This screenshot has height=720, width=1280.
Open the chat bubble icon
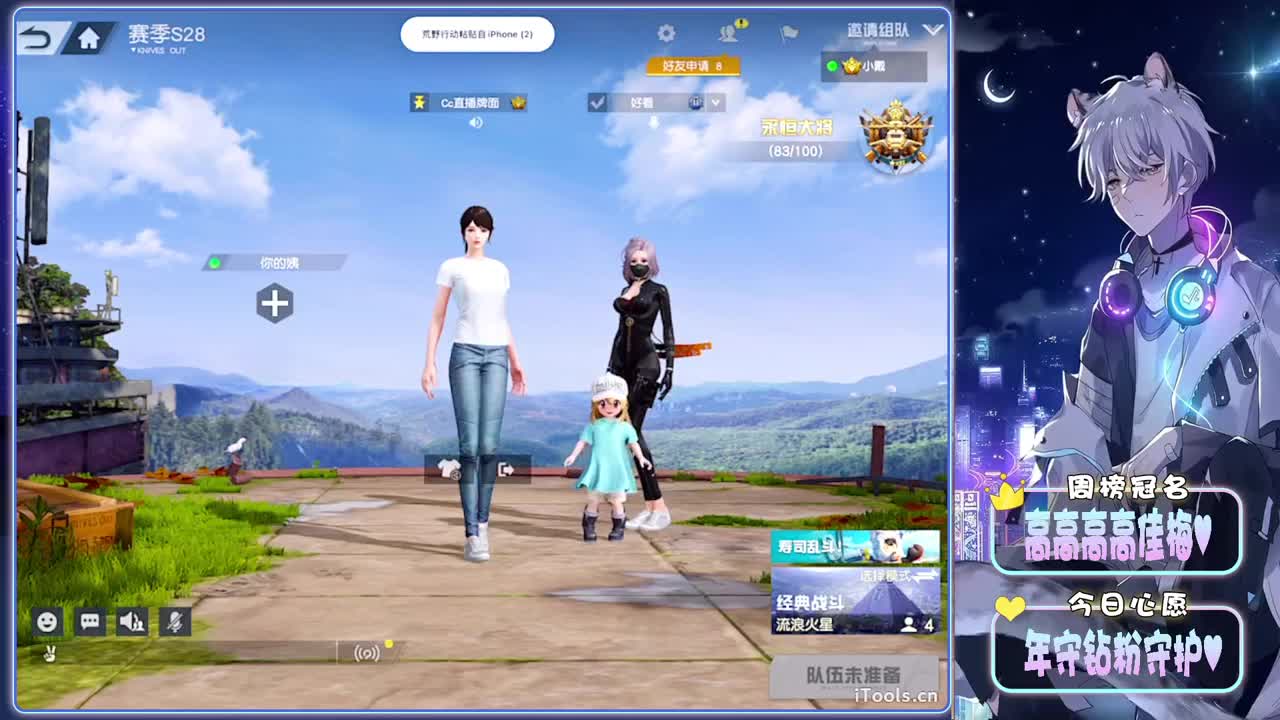(x=91, y=622)
